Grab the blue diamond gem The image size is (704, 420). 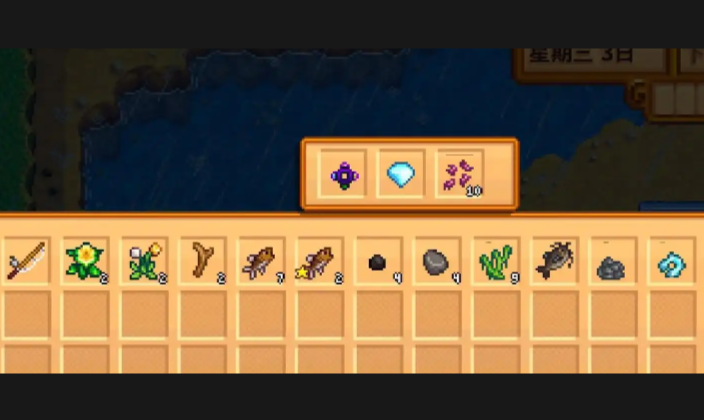tap(402, 175)
